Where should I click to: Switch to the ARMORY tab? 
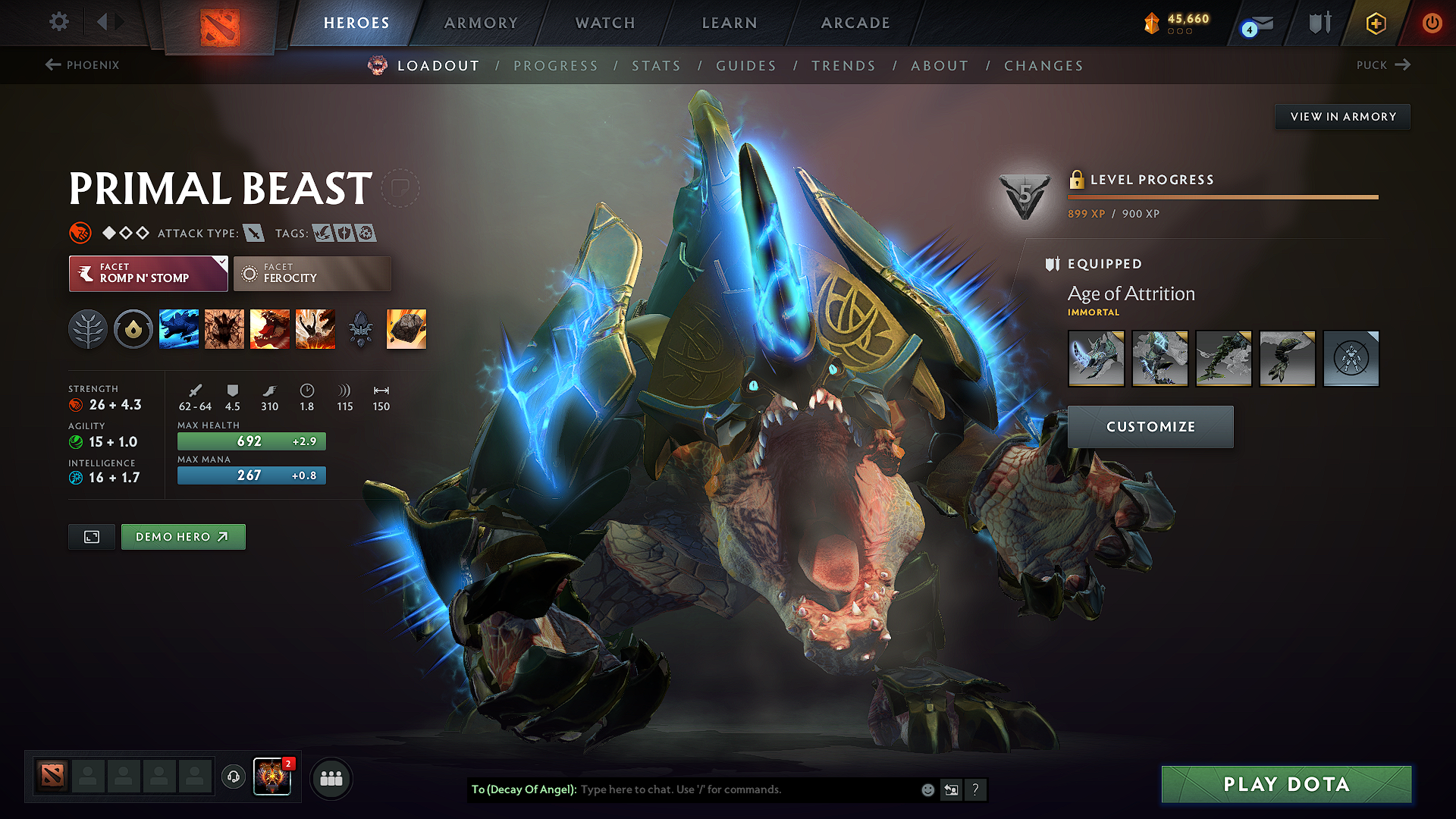(481, 23)
